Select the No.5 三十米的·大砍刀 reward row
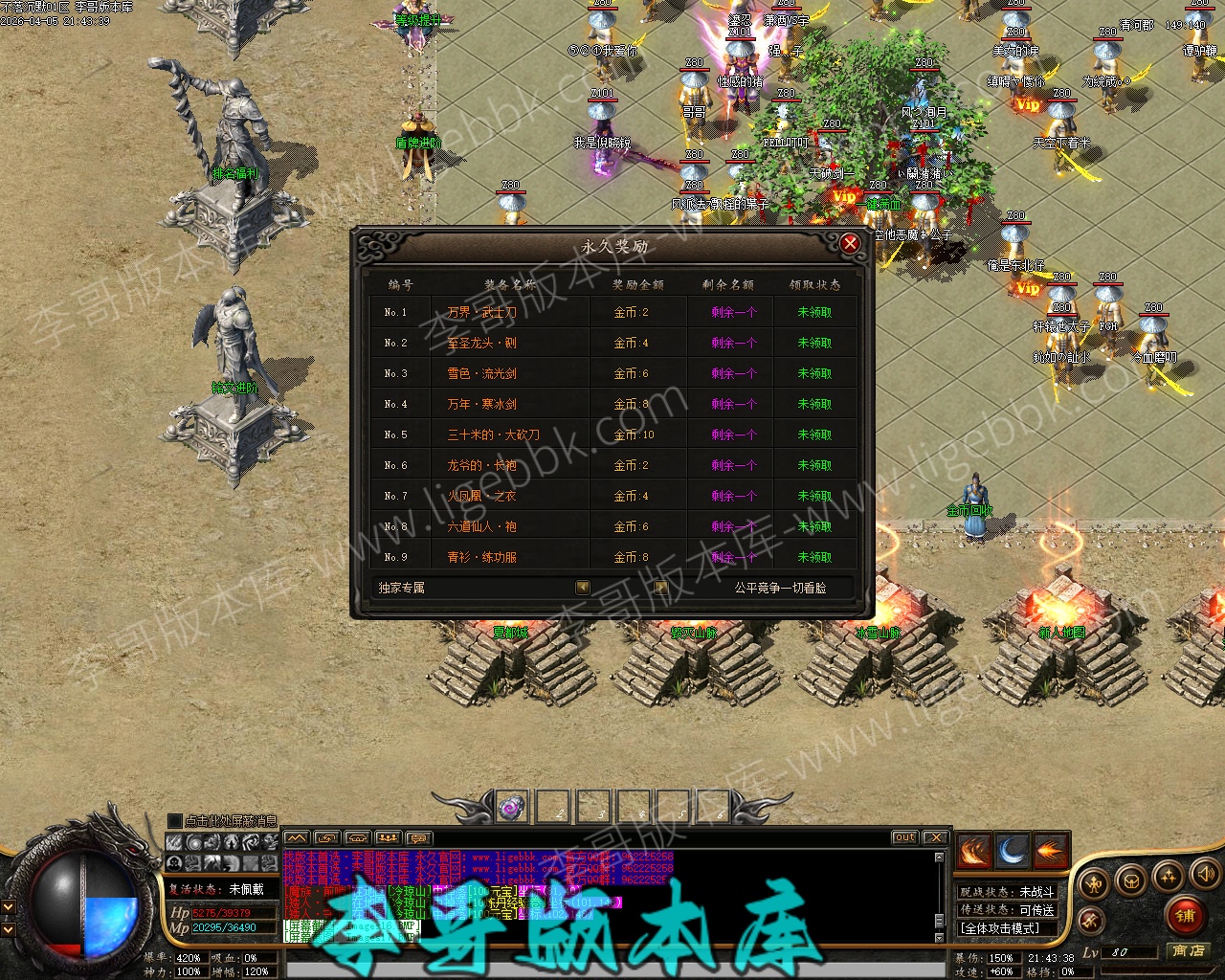 pyautogui.click(x=612, y=434)
